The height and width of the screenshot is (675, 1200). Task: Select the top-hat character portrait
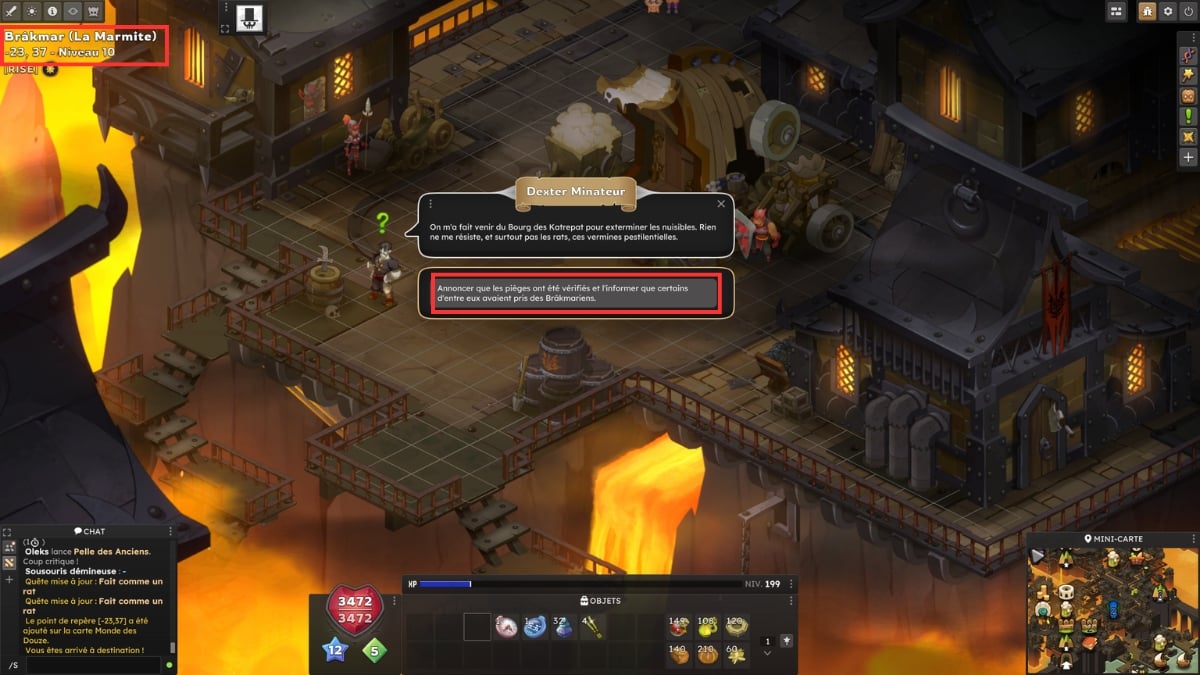pyautogui.click(x=248, y=16)
